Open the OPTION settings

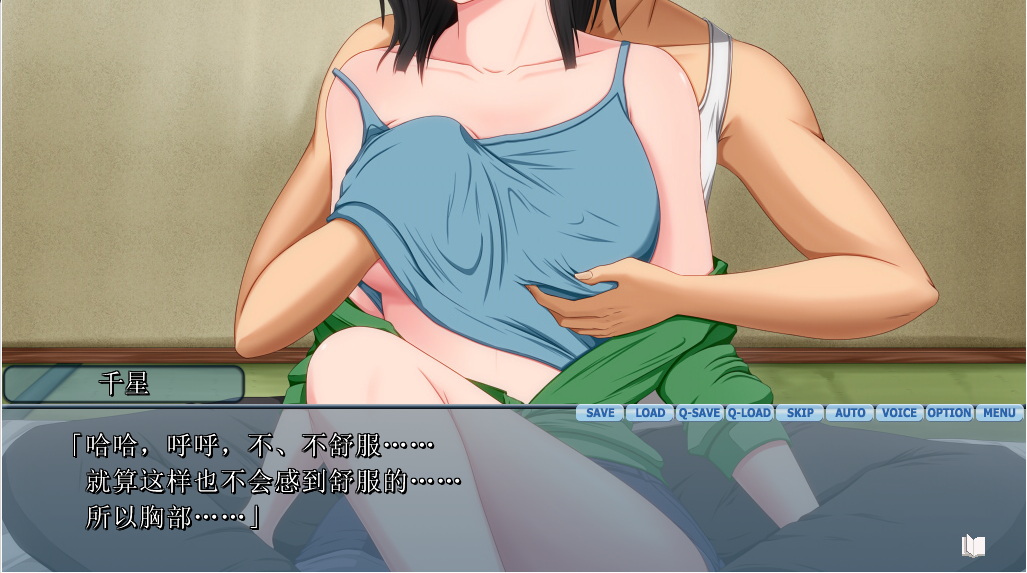[949, 413]
